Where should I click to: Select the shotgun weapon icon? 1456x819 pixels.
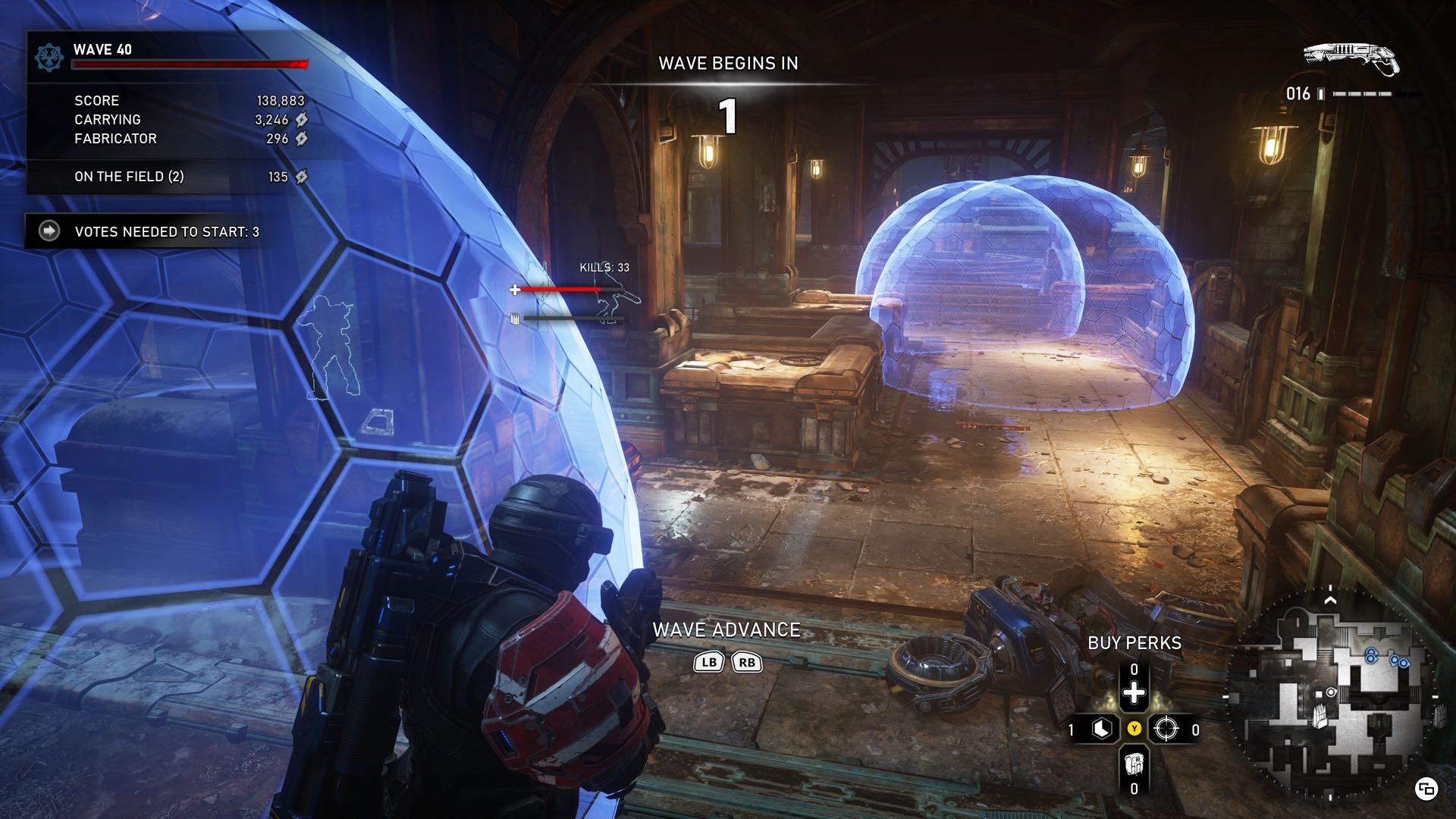[x=1351, y=59]
